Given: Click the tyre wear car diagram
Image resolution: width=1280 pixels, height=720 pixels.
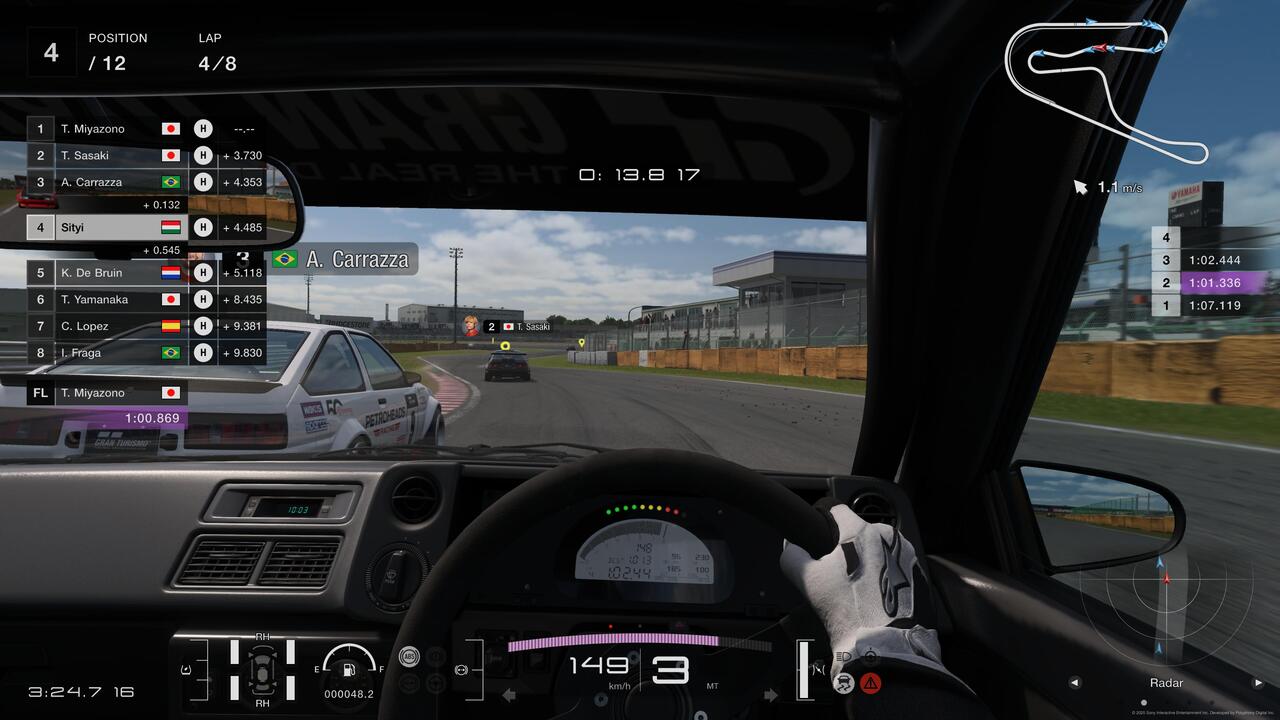Looking at the screenshot, I should [x=262, y=668].
